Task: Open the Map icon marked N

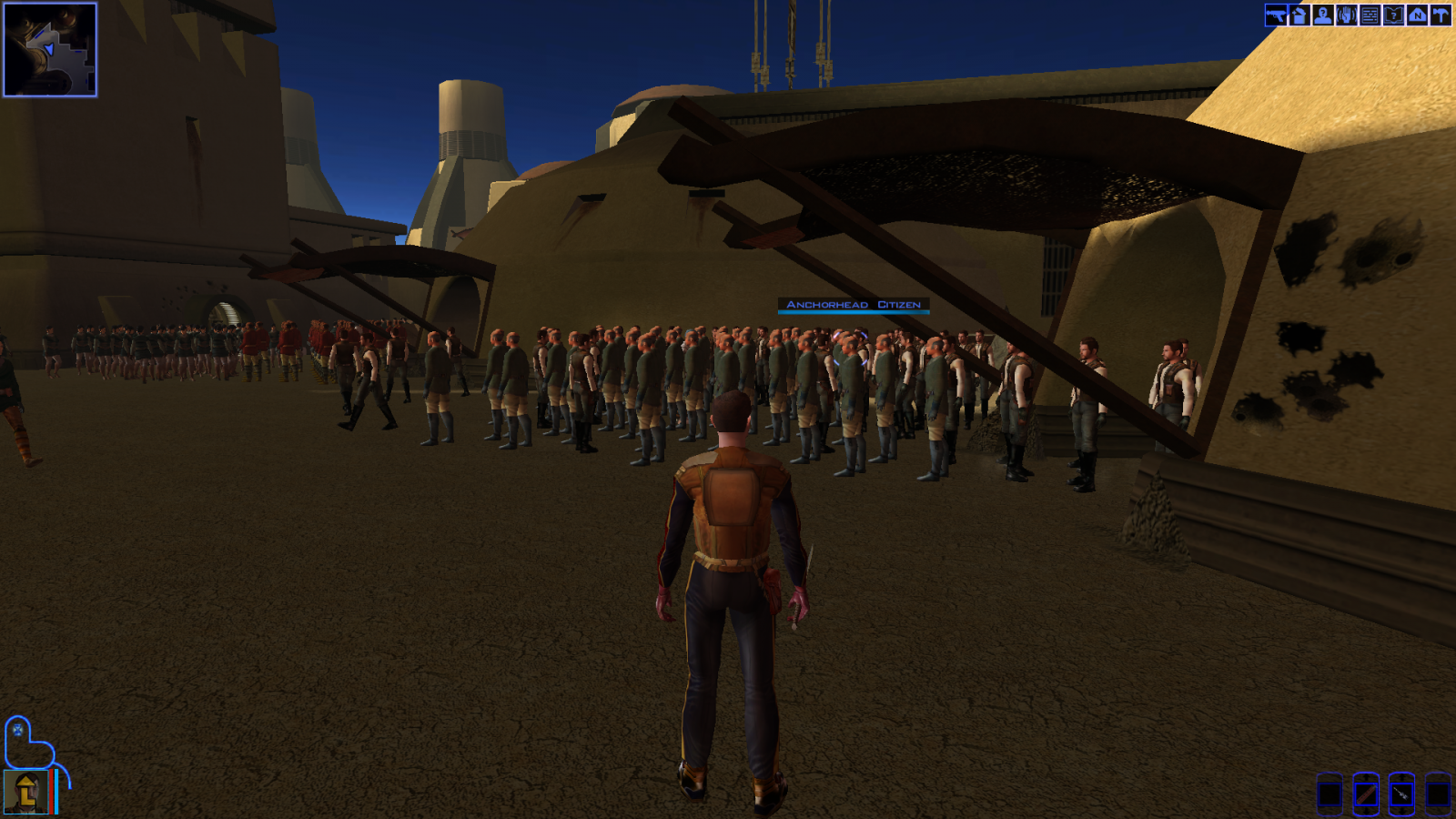Action: pyautogui.click(x=1417, y=15)
